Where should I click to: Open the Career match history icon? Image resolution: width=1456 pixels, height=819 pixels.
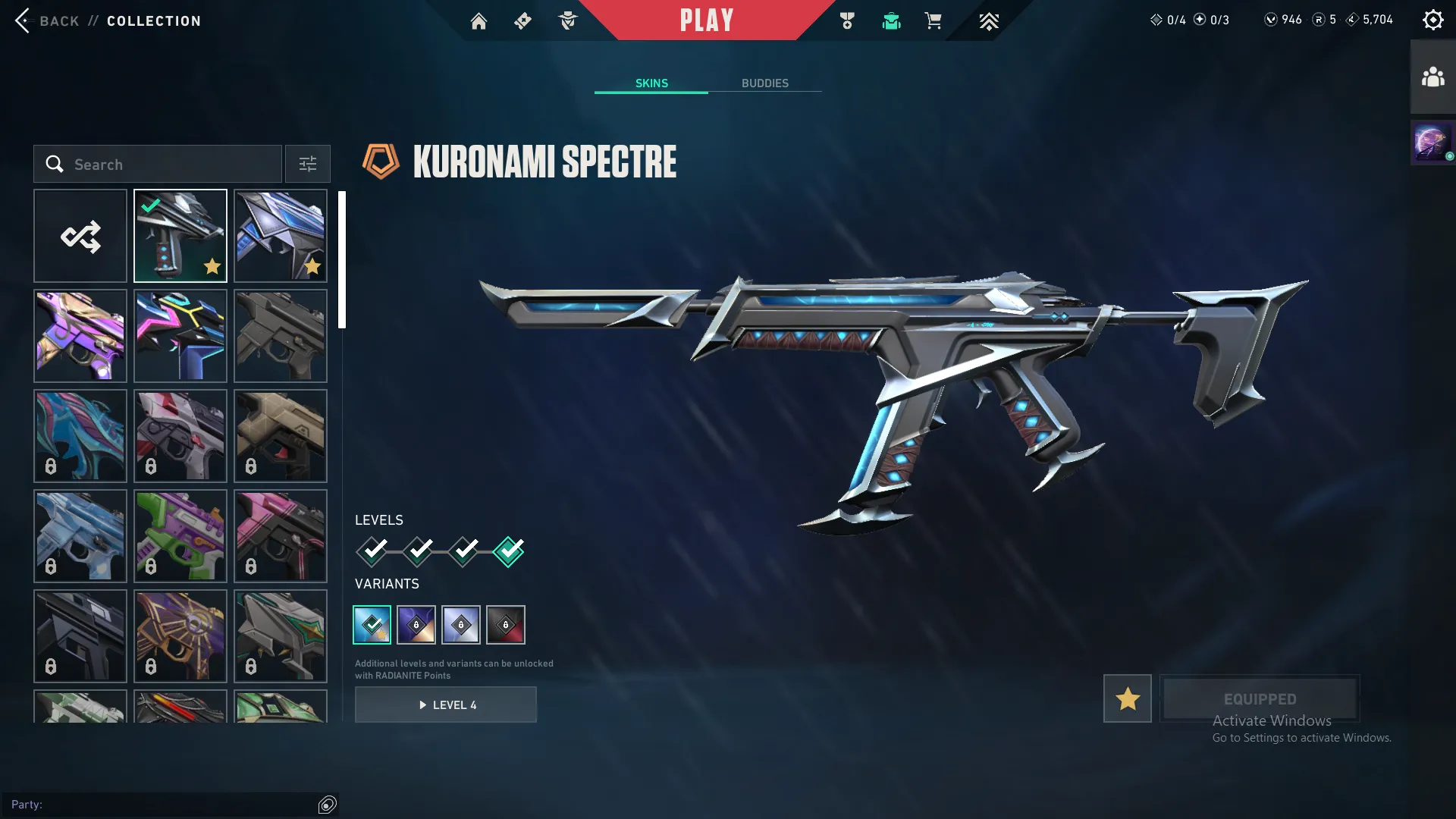[848, 20]
